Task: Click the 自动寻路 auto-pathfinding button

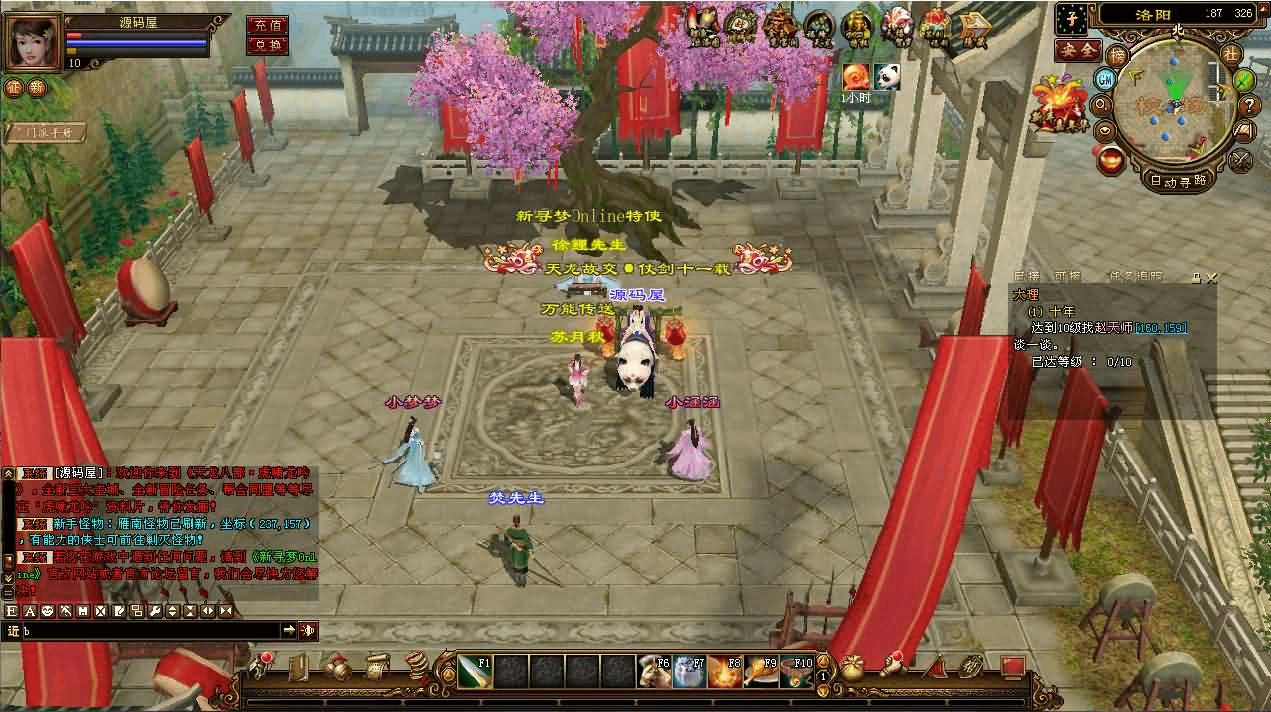Action: point(1178,182)
